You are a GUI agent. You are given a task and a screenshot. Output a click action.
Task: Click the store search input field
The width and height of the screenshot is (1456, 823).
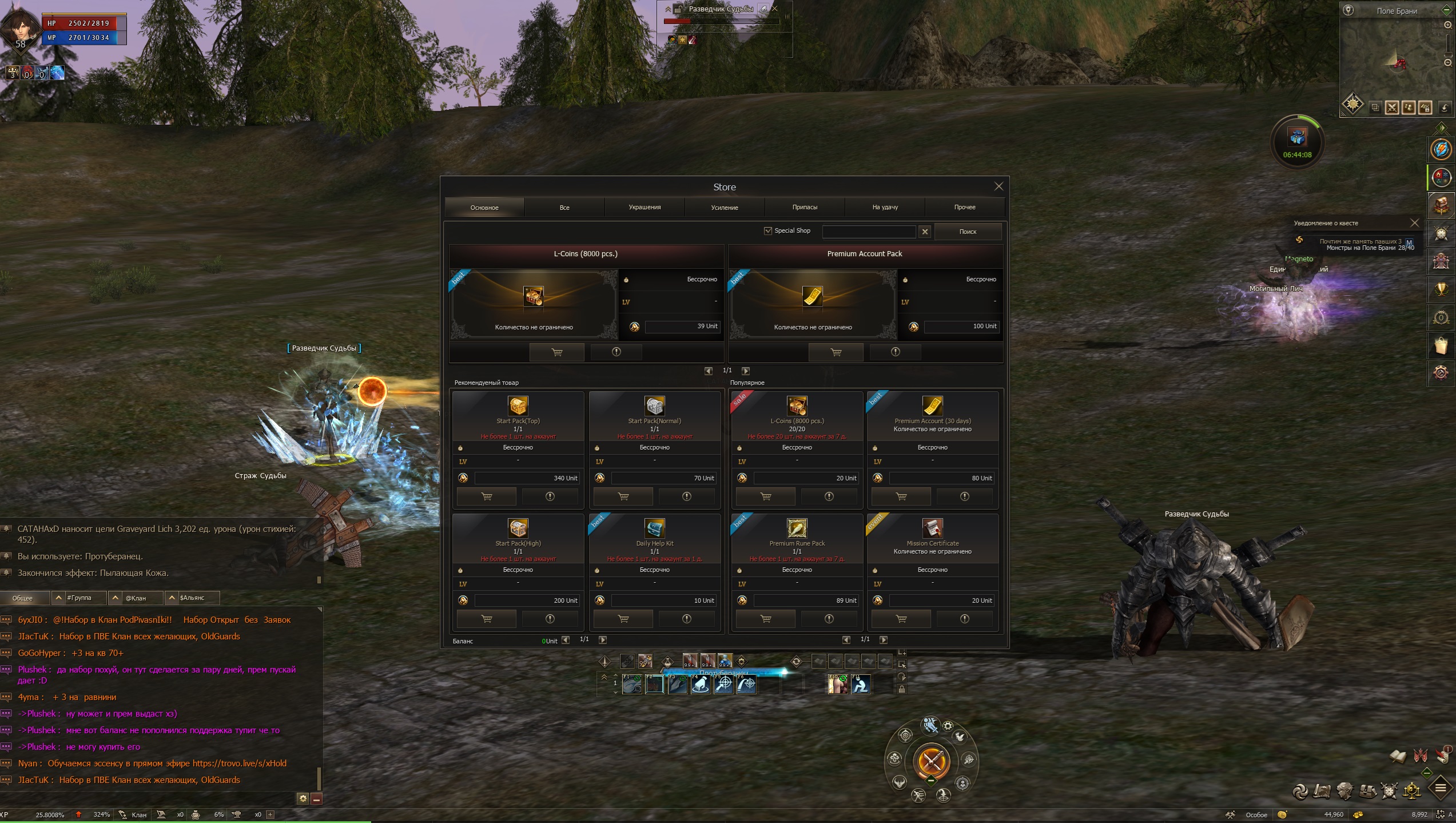pos(869,231)
